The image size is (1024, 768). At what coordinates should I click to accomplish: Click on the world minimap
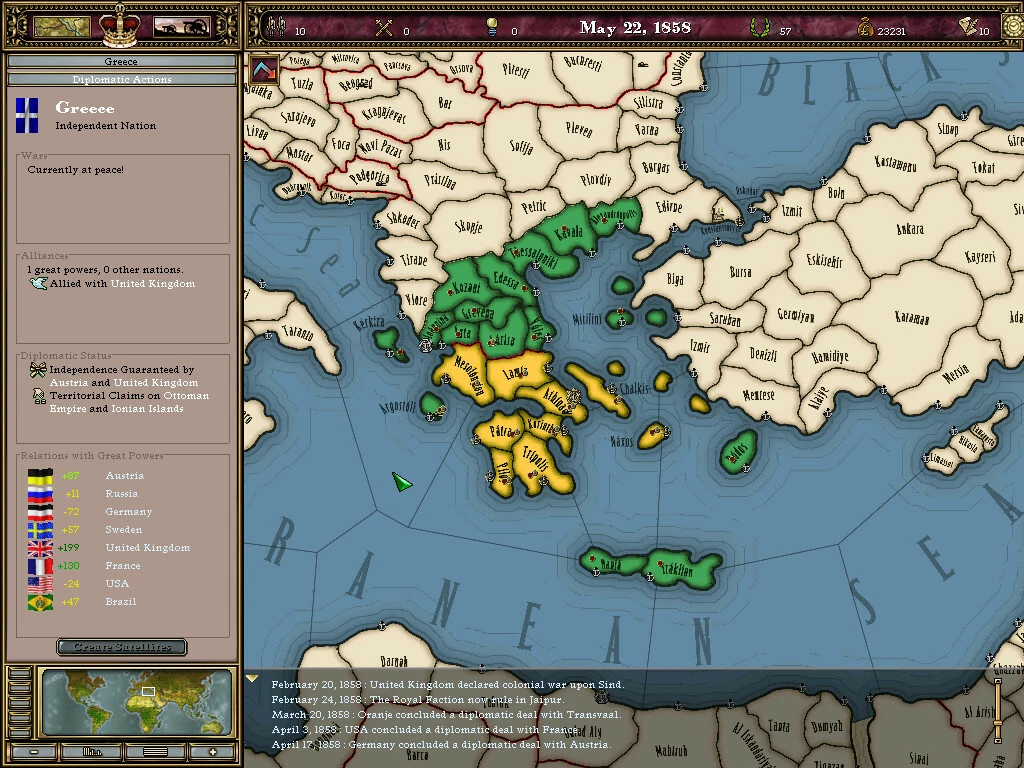(x=138, y=702)
